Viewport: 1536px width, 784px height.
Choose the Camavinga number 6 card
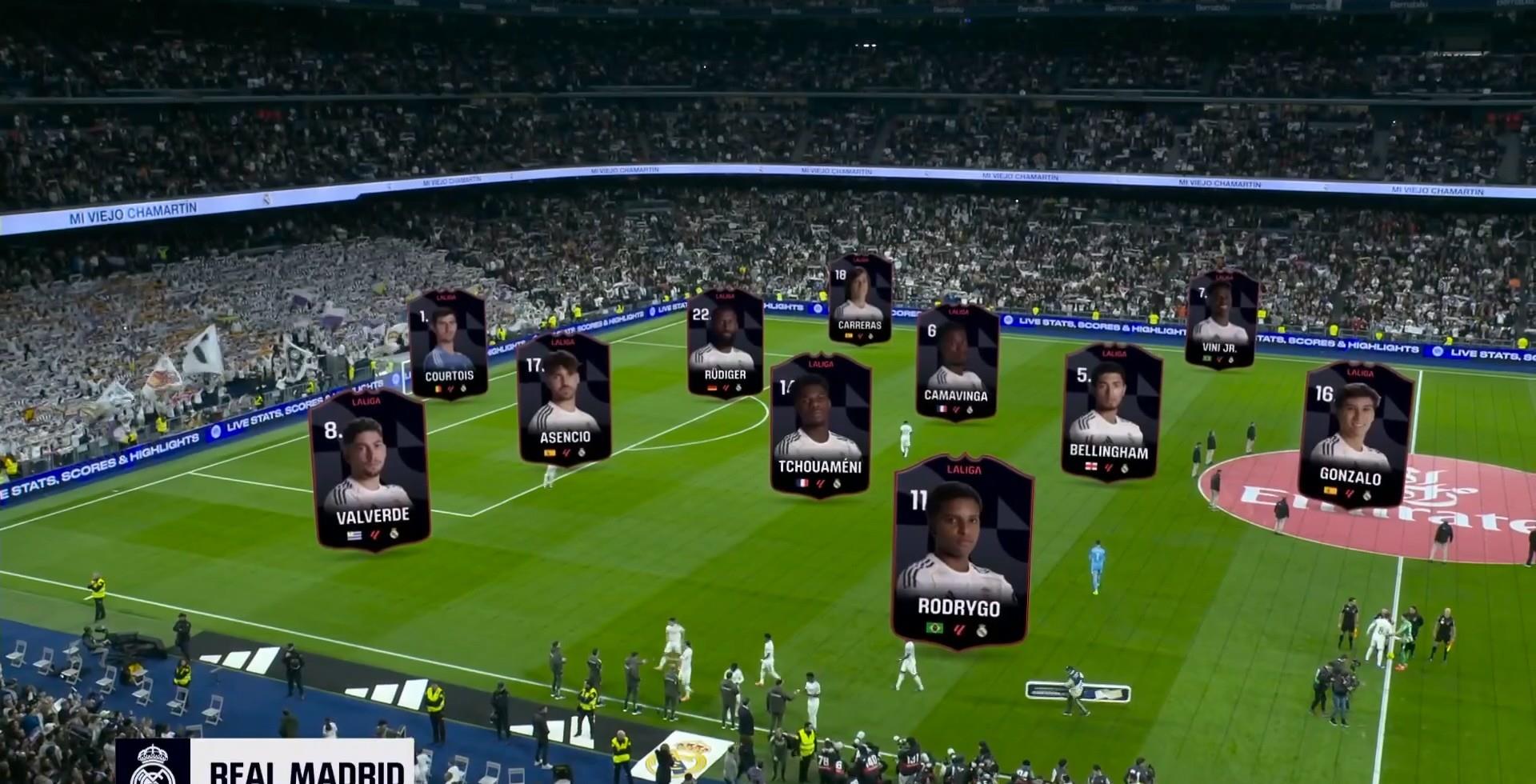tap(957, 362)
